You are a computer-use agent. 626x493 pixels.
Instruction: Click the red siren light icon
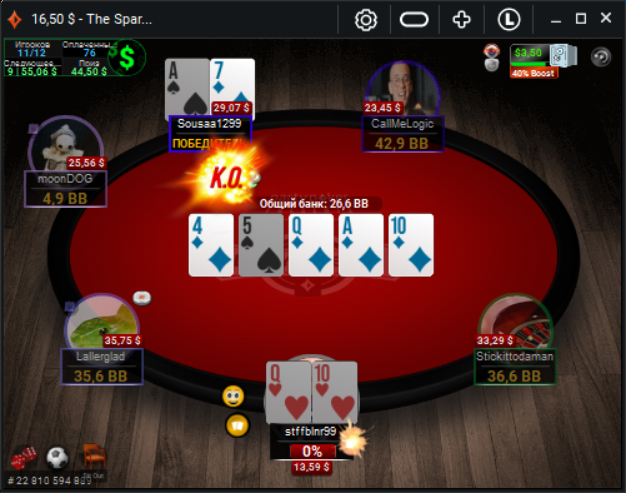tap(491, 57)
